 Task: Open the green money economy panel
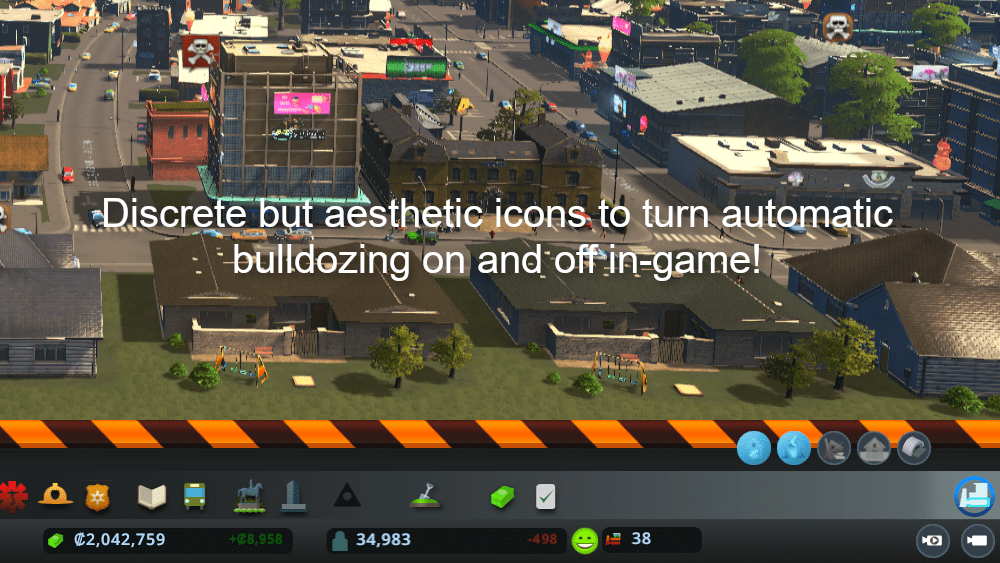click(501, 496)
